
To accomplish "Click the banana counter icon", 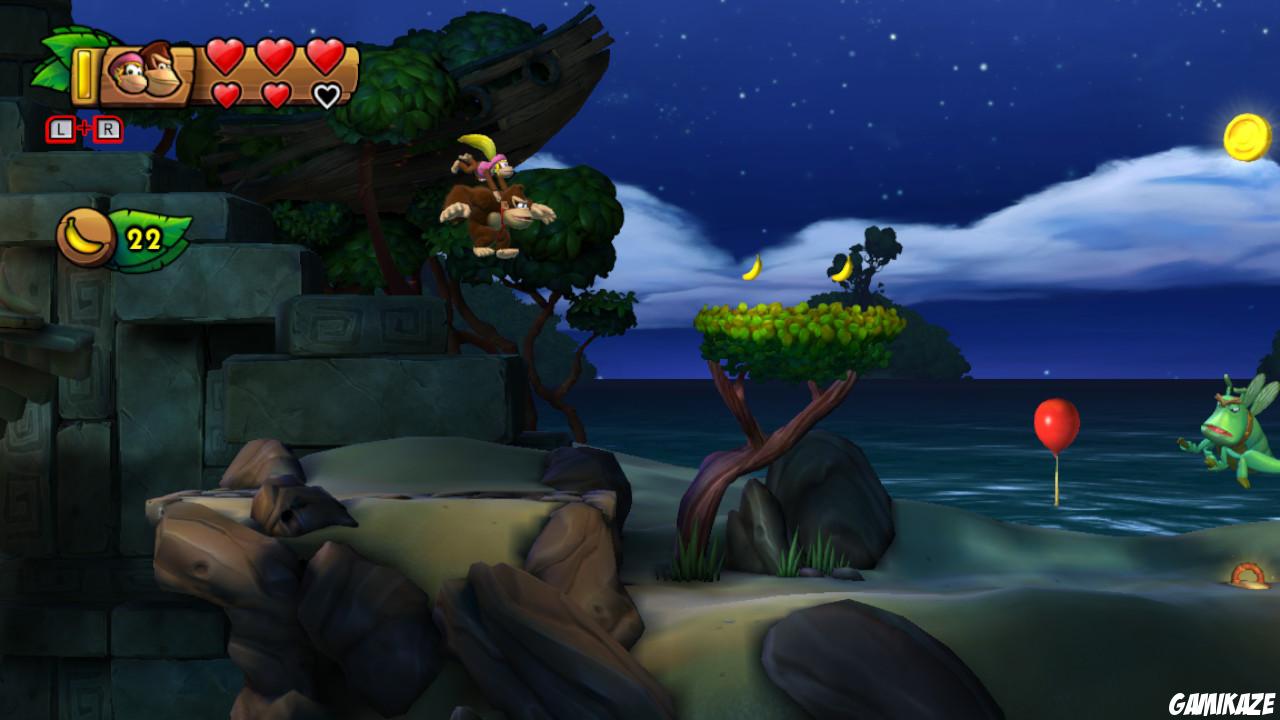I will (85, 233).
